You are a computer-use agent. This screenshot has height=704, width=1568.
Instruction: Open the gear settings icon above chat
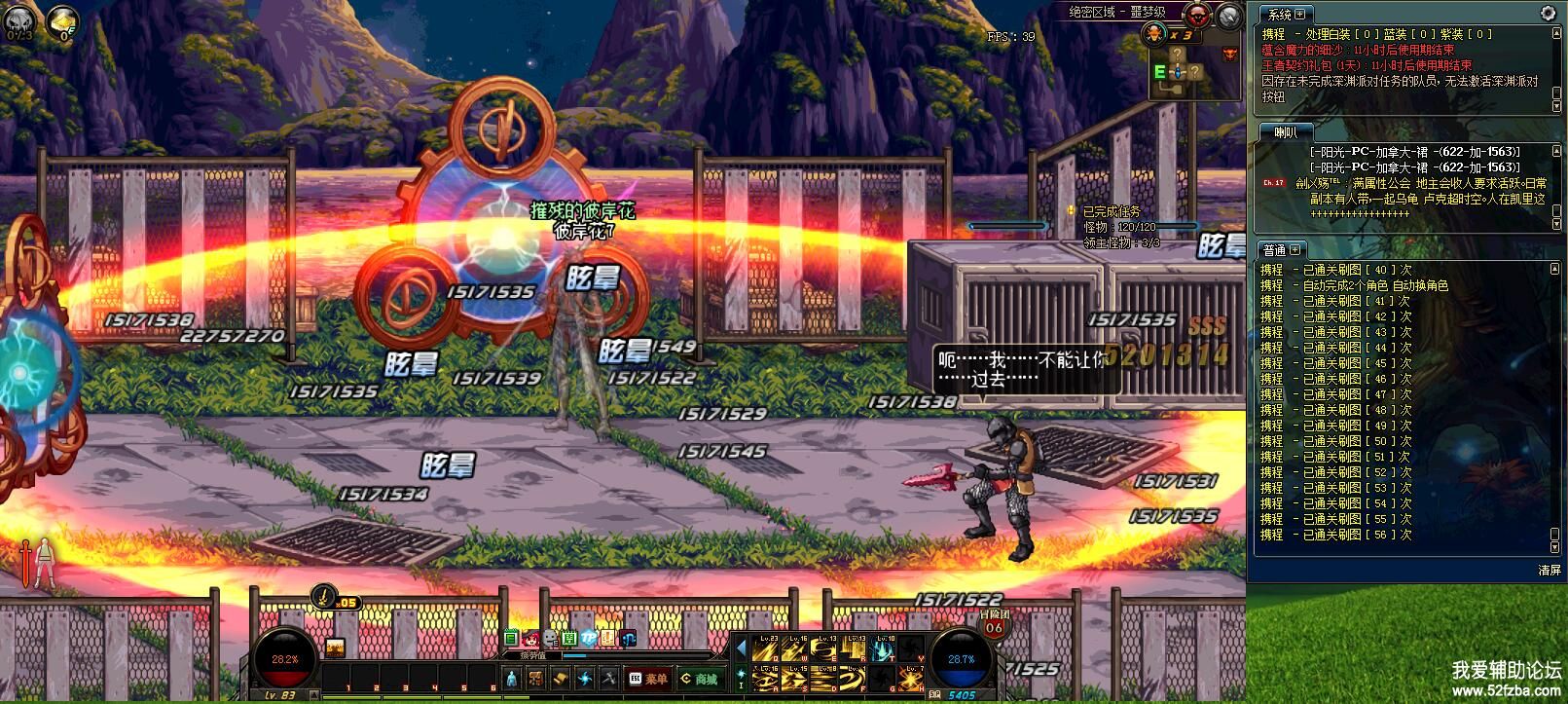1548,14
